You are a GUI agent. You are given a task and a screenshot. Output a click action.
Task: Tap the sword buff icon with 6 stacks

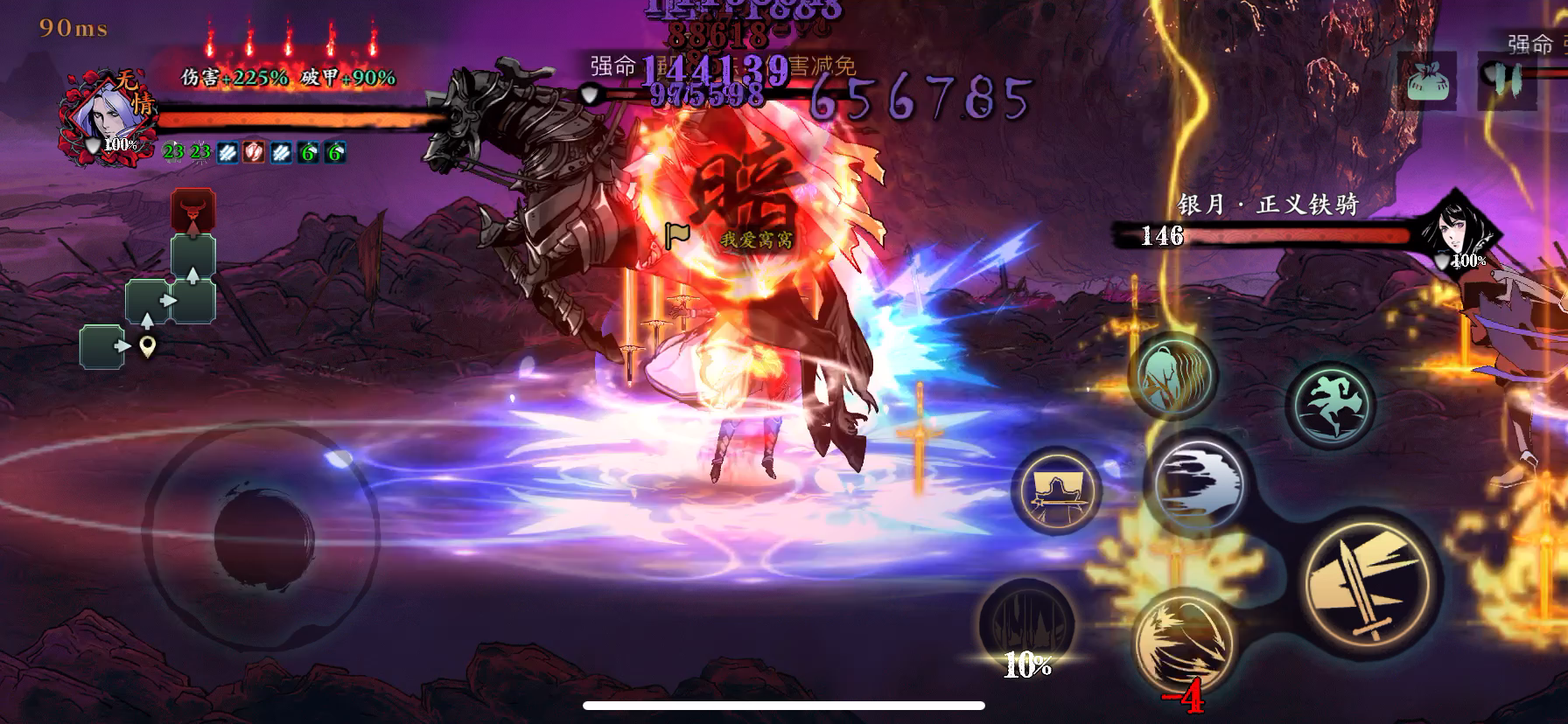[x=306, y=151]
